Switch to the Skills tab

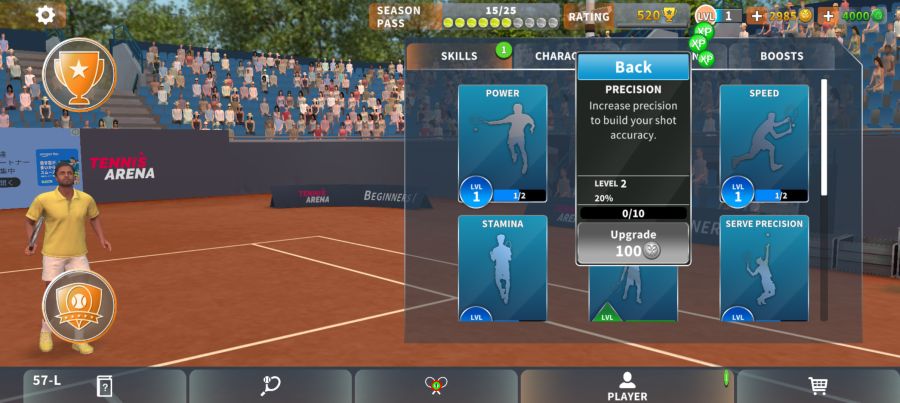(x=459, y=56)
